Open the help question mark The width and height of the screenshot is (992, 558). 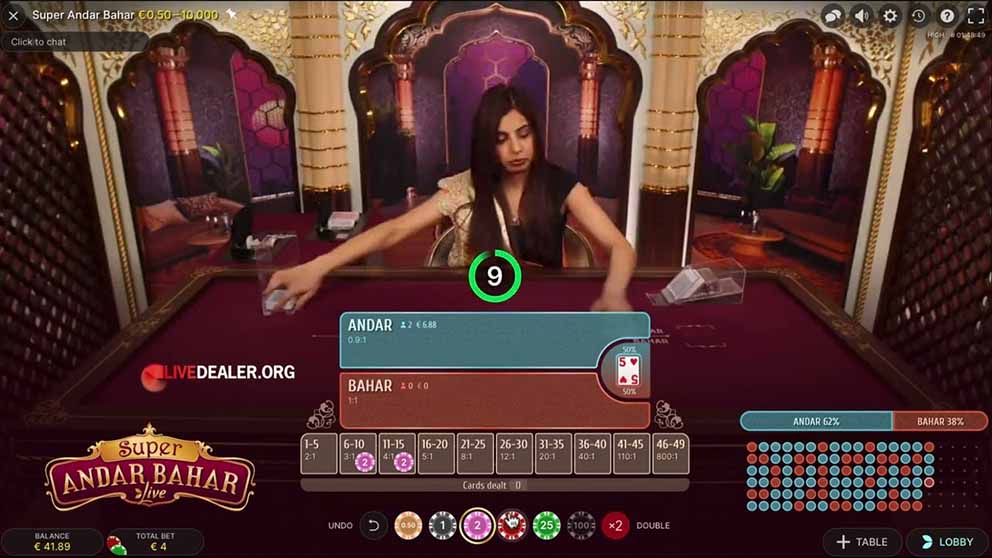pyautogui.click(x=947, y=15)
